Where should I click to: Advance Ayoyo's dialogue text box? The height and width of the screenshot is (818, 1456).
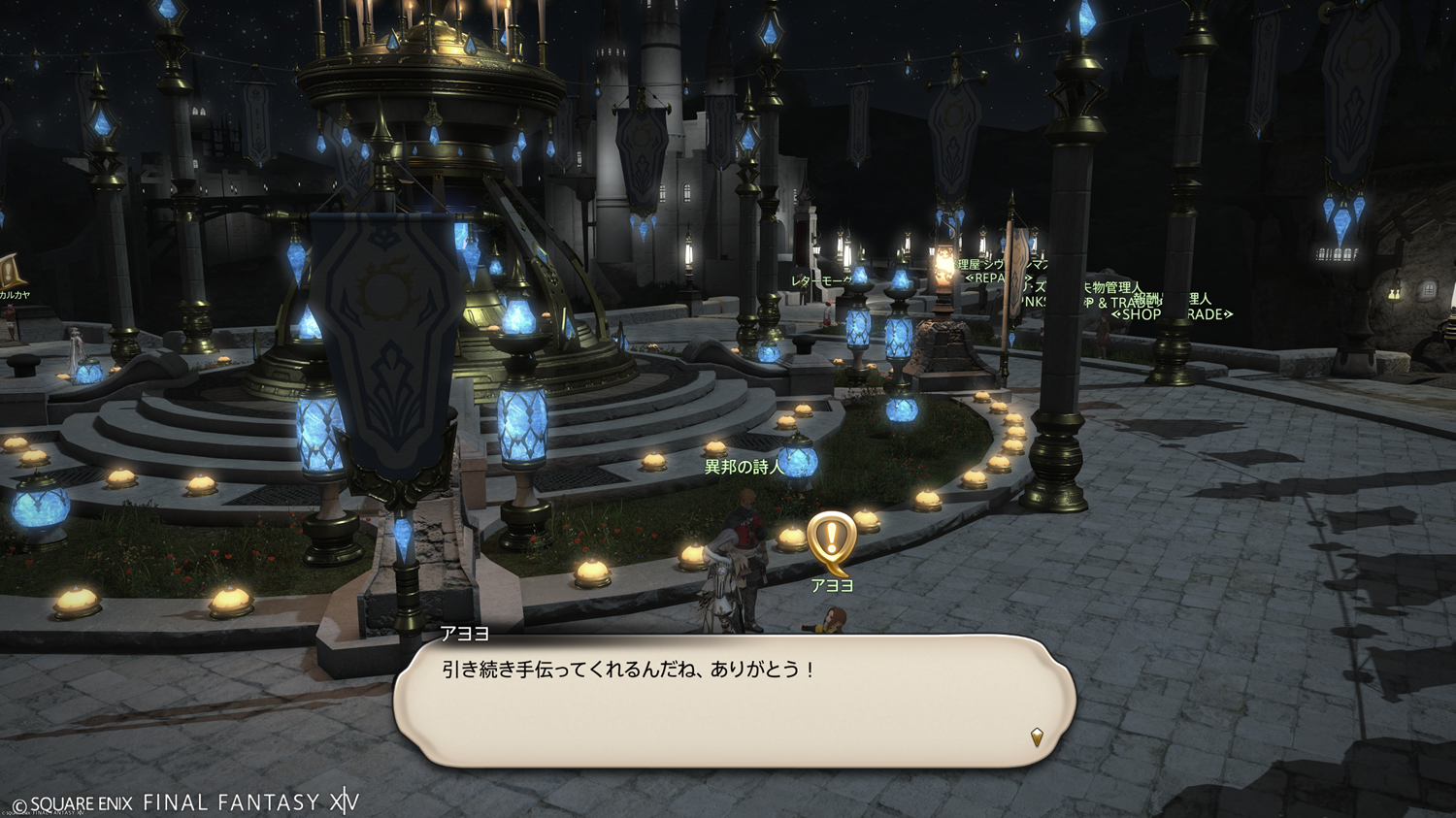734,701
